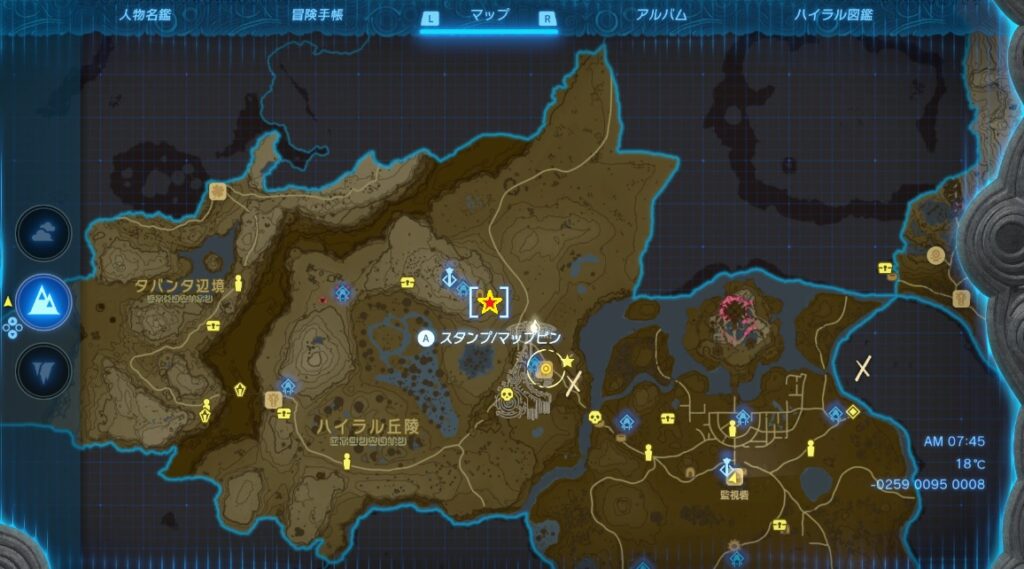The image size is (1024, 569).
Task: Switch to the 冒険手帳 adventure log tab
Action: pos(318,15)
